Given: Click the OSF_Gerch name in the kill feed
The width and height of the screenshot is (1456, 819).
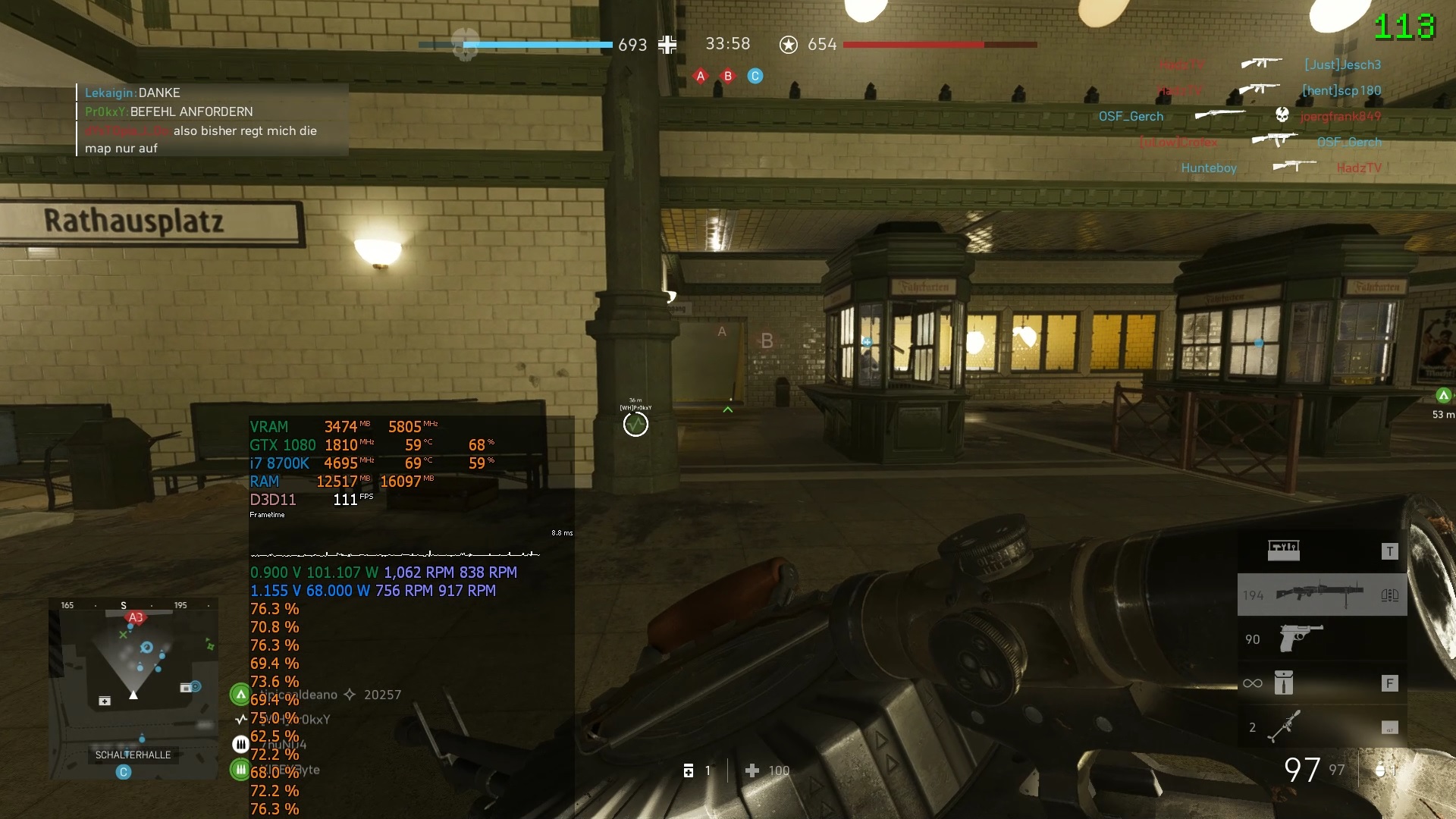Looking at the screenshot, I should [x=1130, y=116].
